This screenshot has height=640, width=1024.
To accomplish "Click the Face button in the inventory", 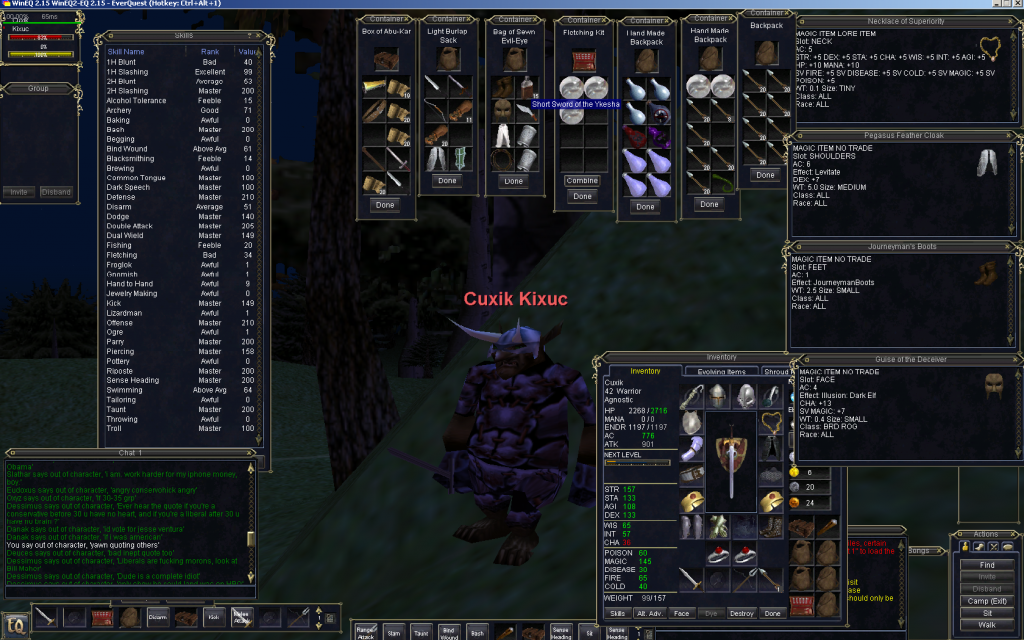I will pyautogui.click(x=681, y=613).
